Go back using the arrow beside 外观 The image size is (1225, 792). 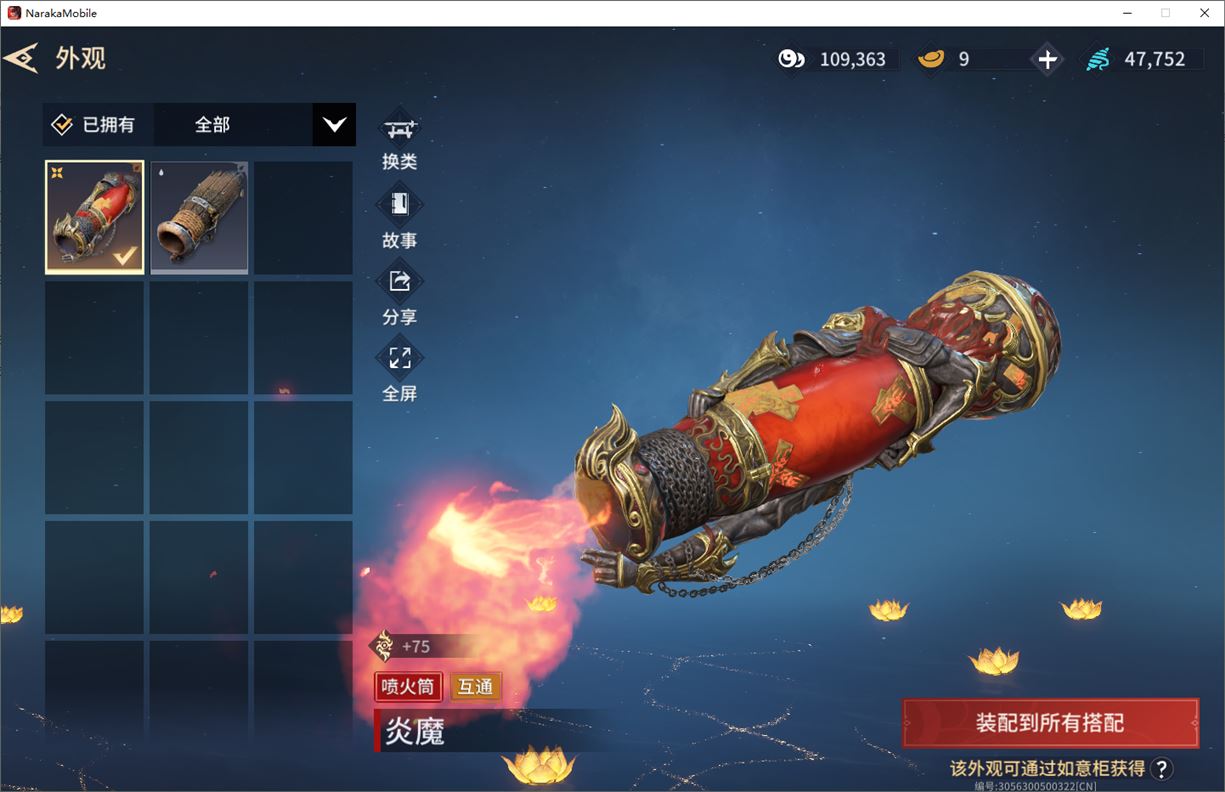click(21, 58)
